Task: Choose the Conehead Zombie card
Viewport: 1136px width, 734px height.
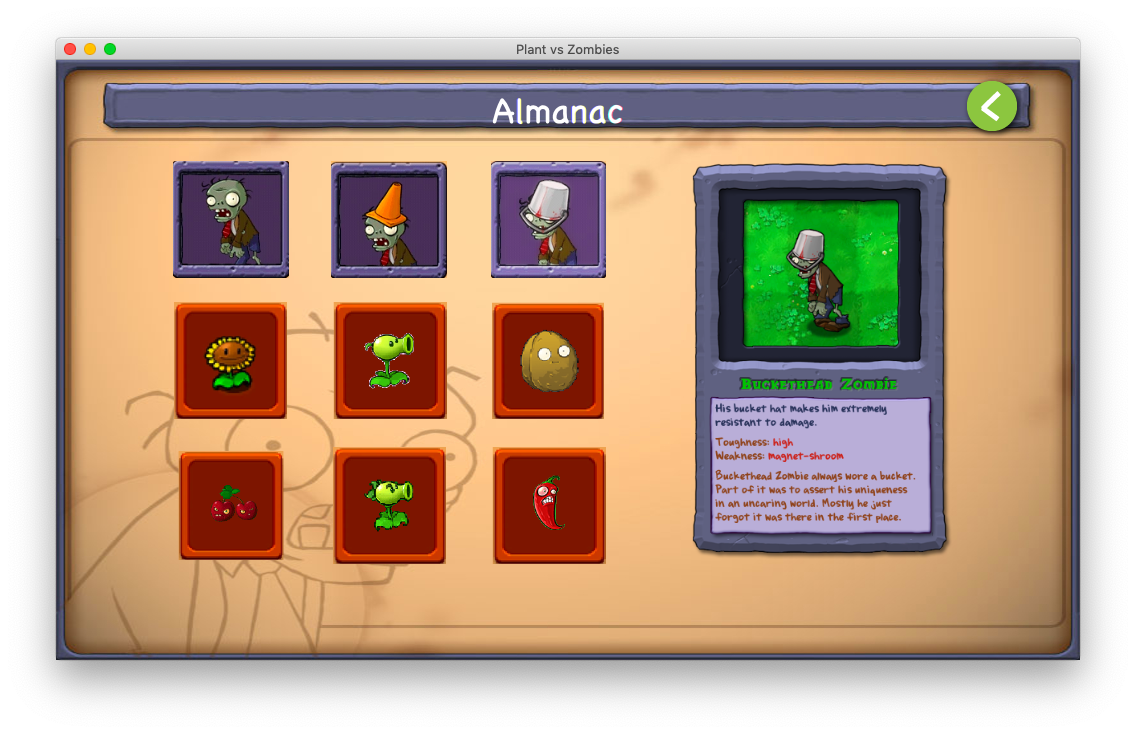Action: 389,220
